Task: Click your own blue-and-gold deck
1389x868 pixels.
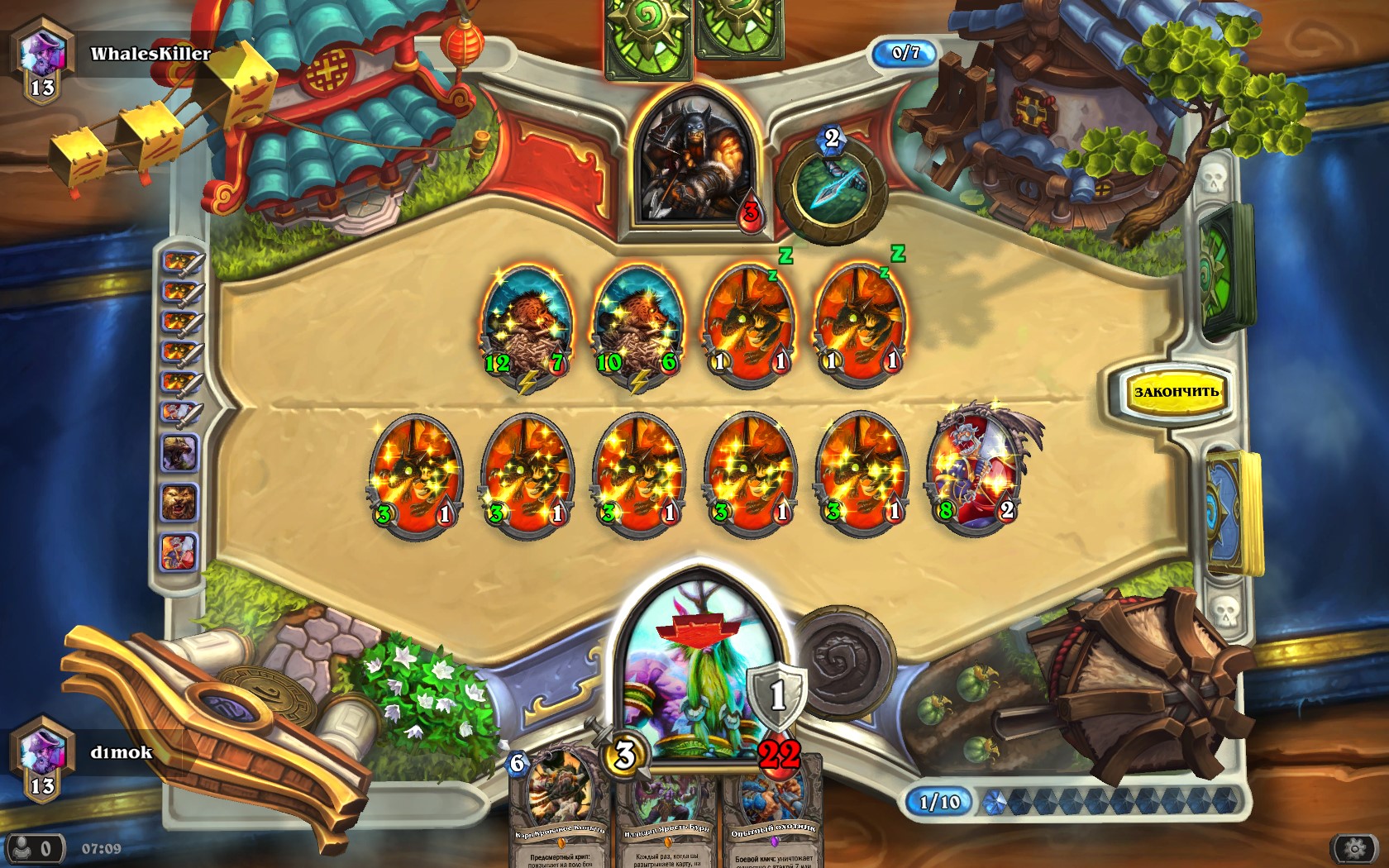Action: pyautogui.click(x=1234, y=513)
